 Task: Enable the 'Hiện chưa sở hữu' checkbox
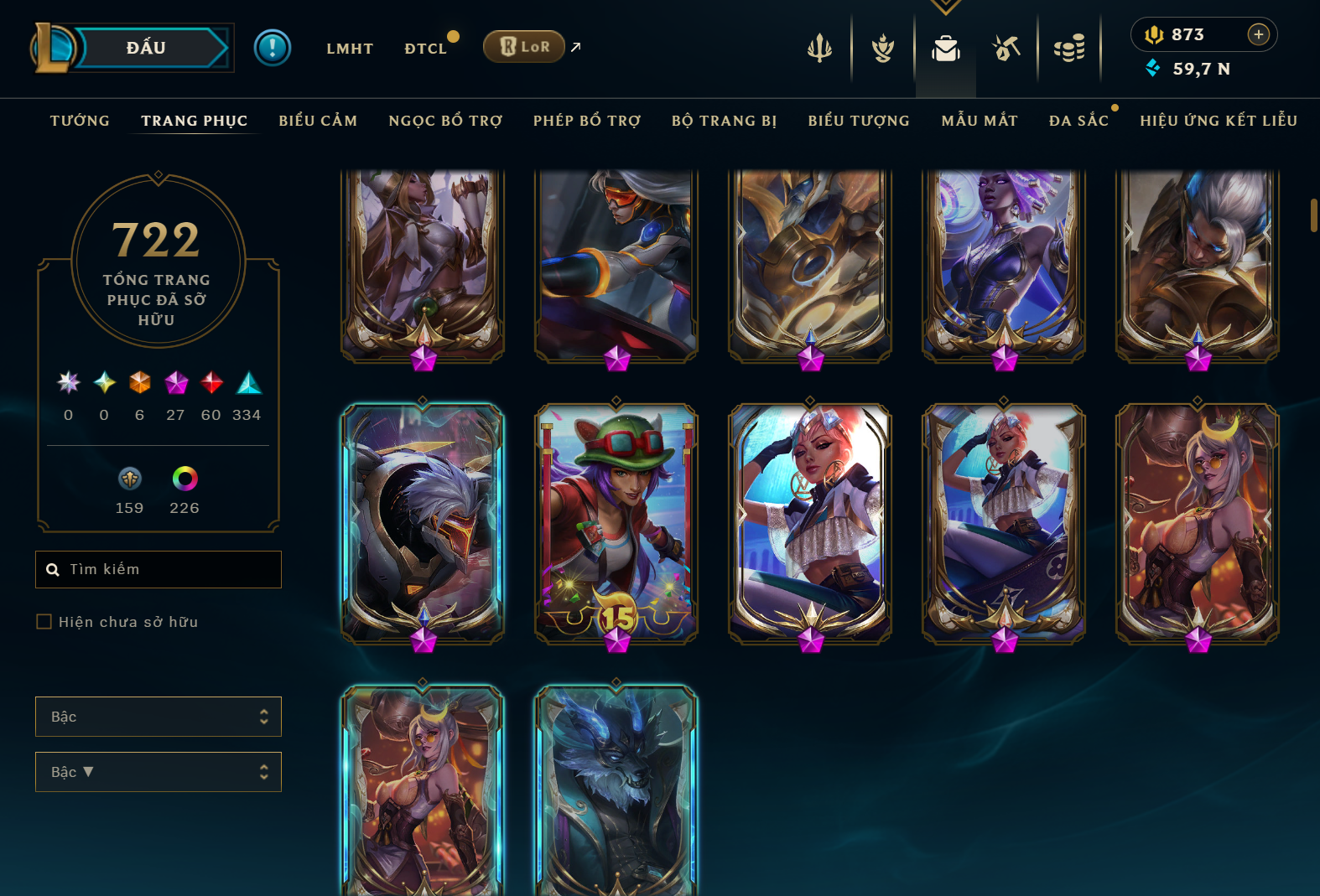[42, 622]
